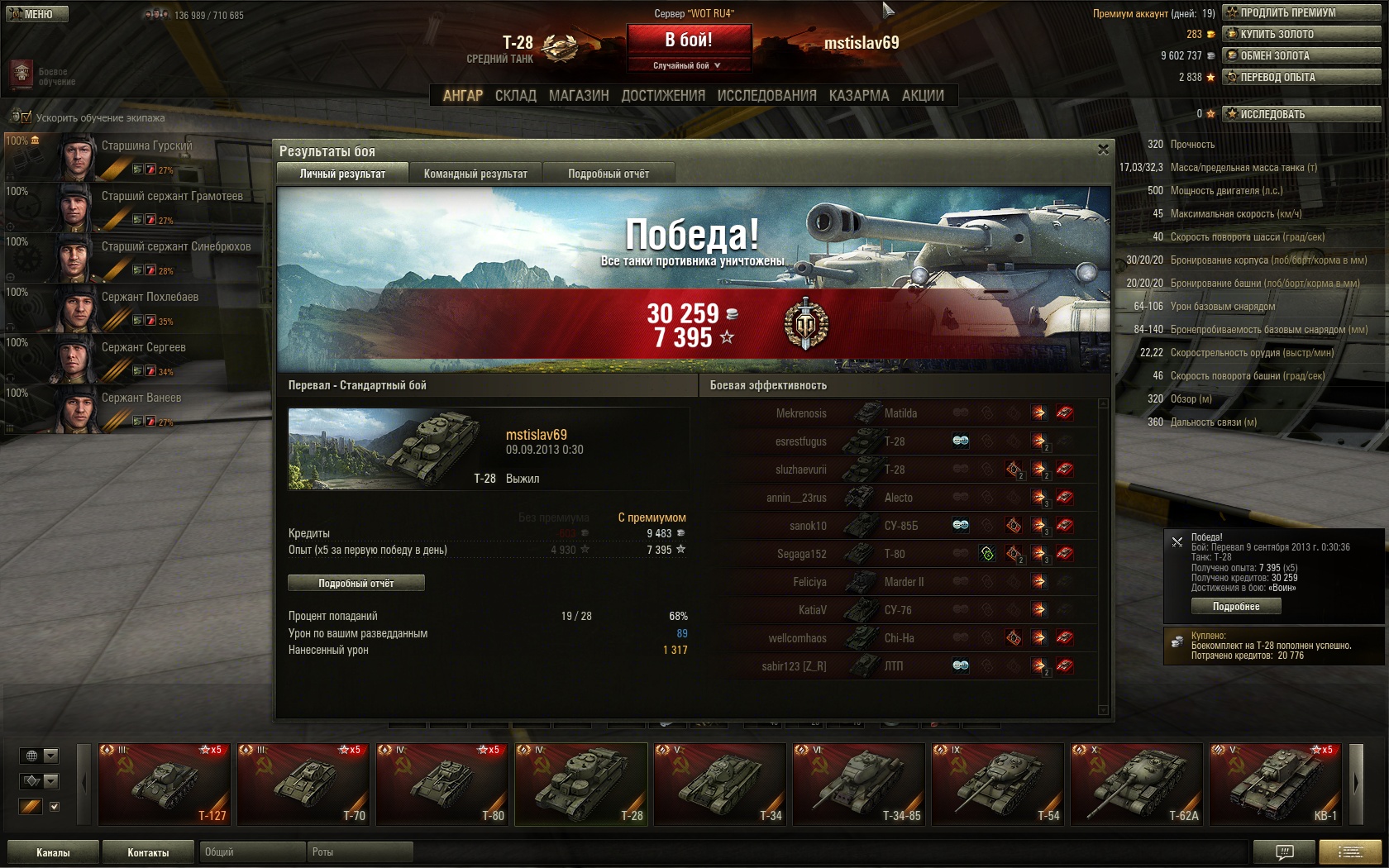Viewport: 1389px width, 868px height.
Task: Open the Подробный отчёт tab
Action: (609, 174)
